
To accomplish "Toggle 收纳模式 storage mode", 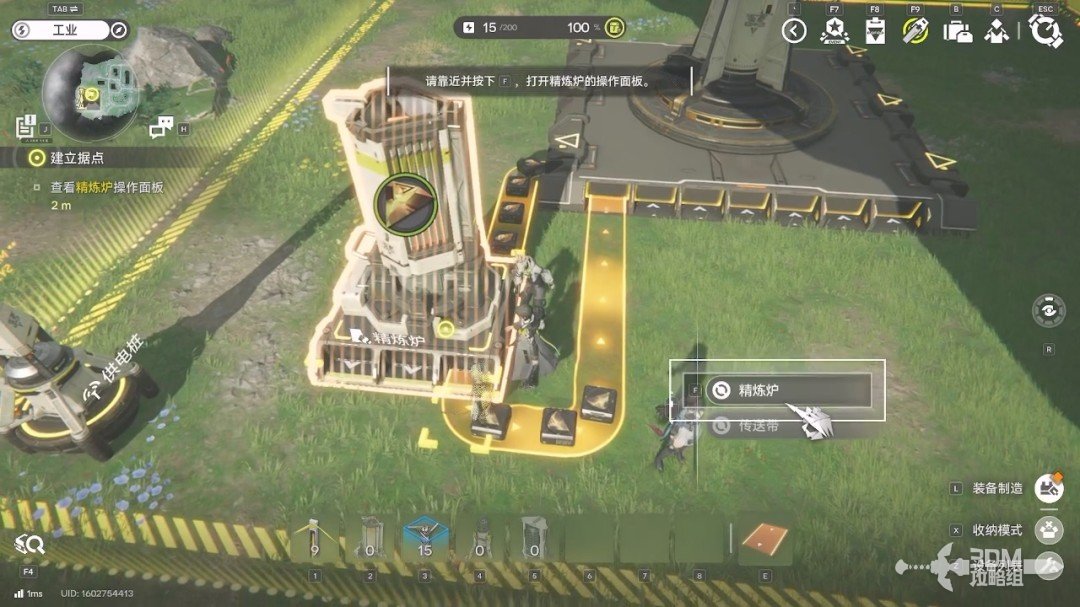I will point(1047,529).
